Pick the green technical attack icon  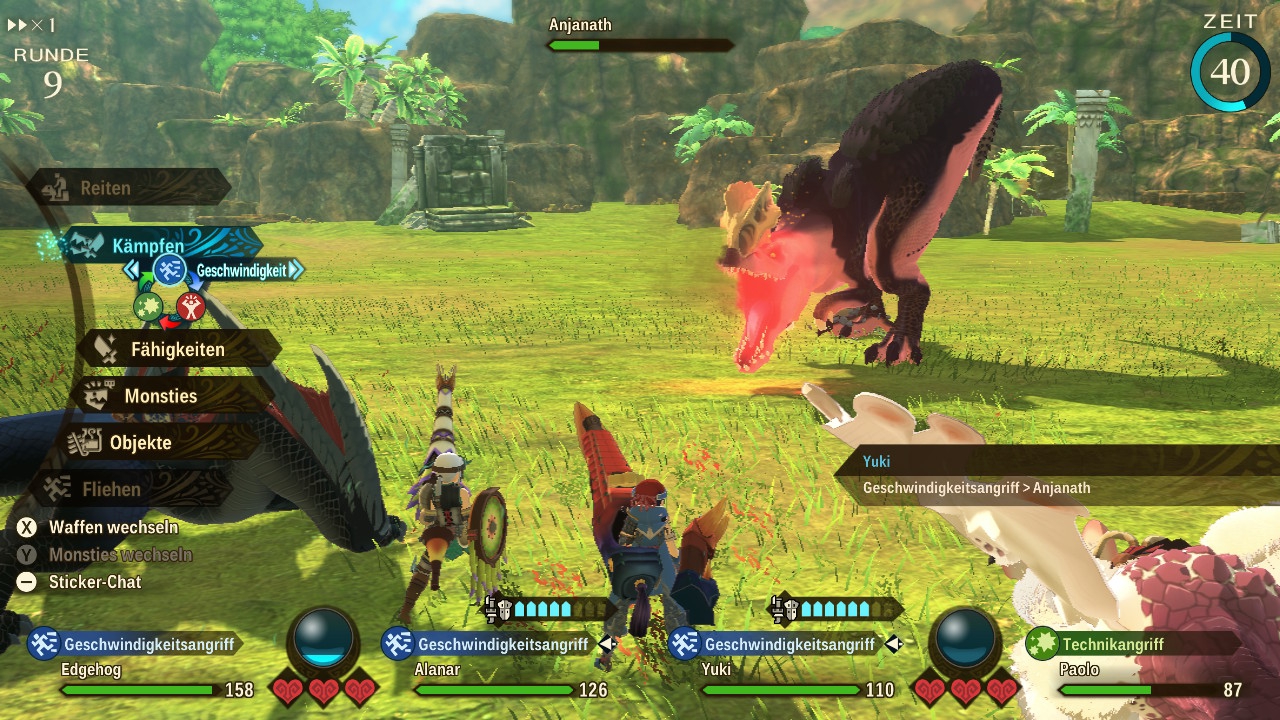tap(148, 306)
